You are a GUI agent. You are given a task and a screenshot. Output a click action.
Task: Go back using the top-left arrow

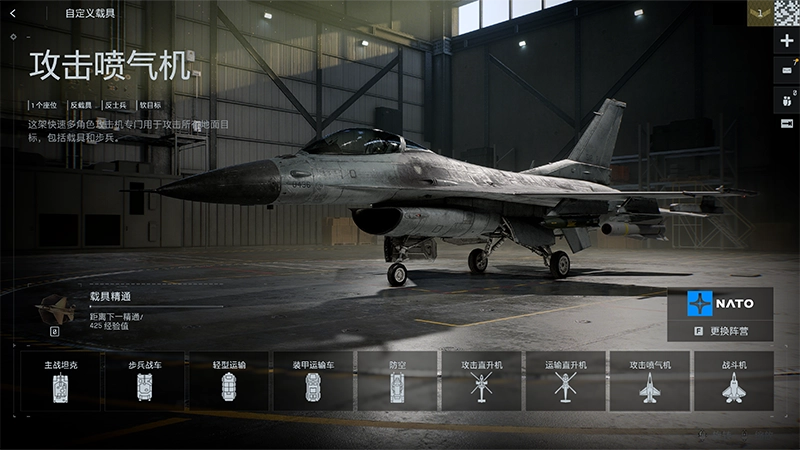13,13
